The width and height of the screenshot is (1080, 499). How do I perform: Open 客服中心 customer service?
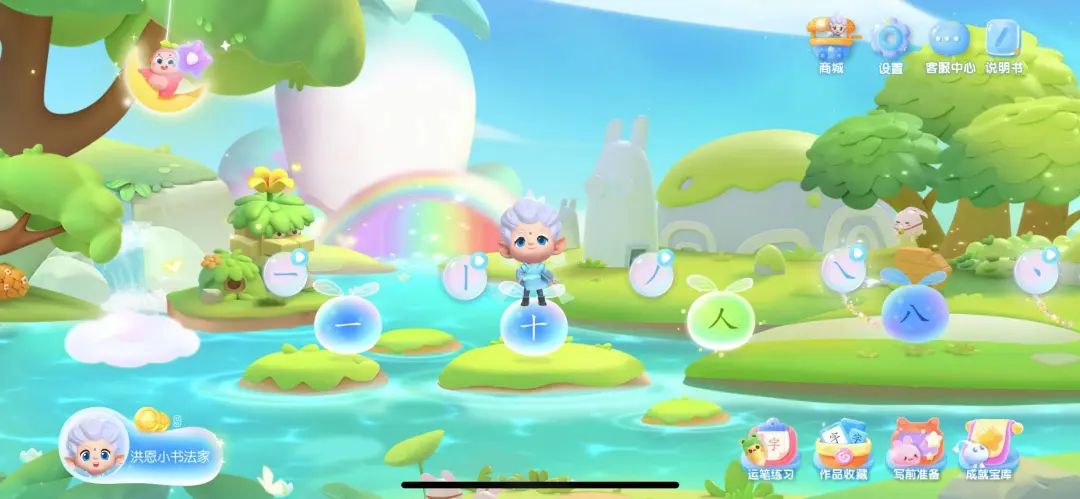(948, 43)
